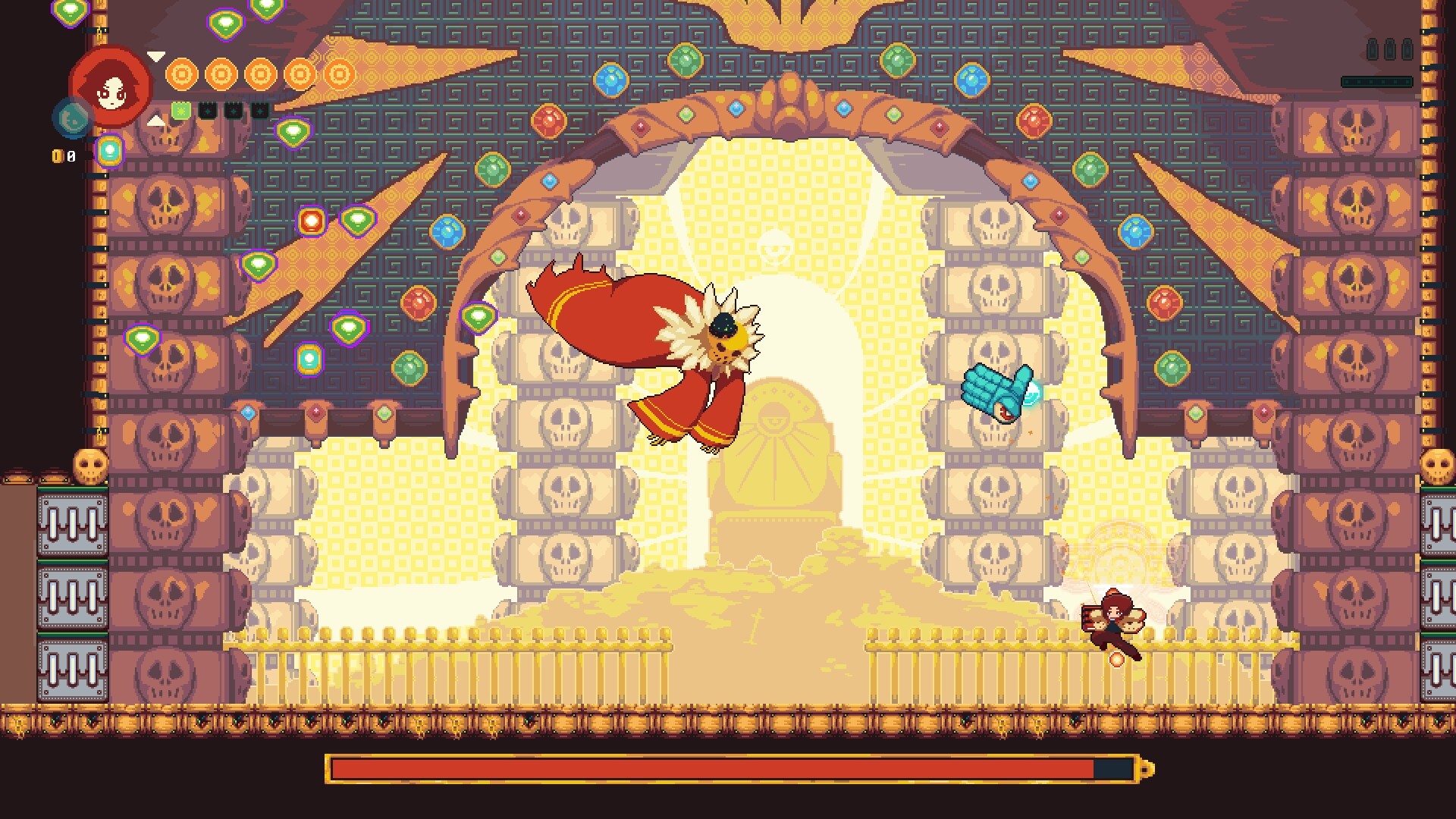Click the white up arrow below the portrait
The width and height of the screenshot is (1456, 819).
[157, 121]
